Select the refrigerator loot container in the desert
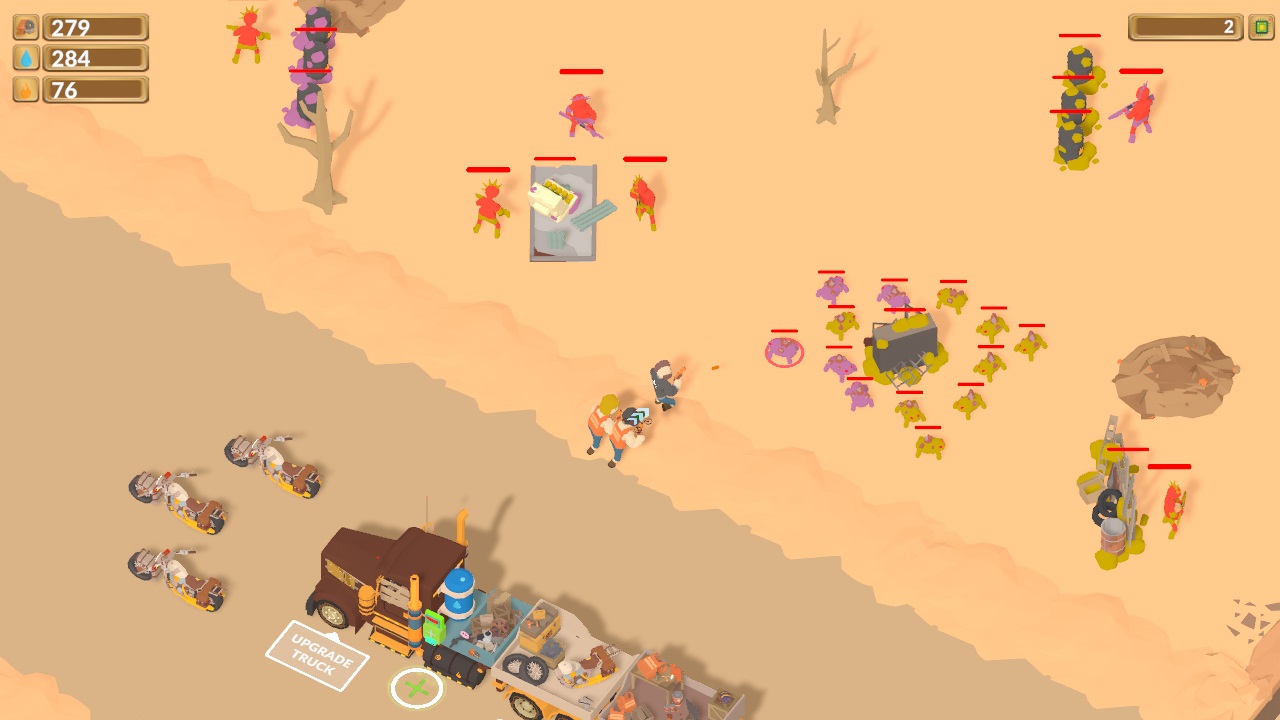This screenshot has width=1280, height=720. pos(560,210)
